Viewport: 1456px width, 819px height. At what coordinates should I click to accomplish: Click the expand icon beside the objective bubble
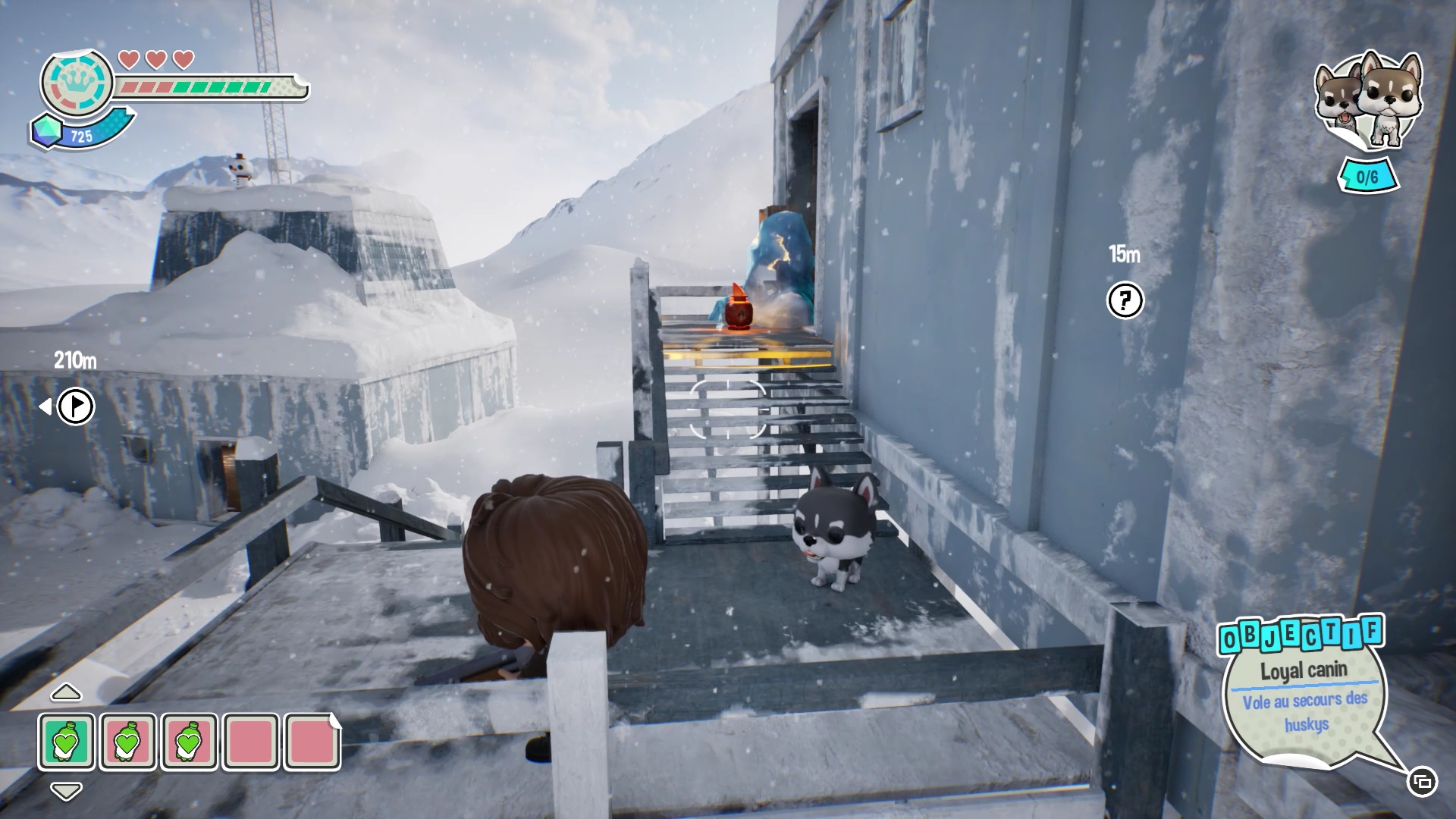pyautogui.click(x=1422, y=781)
